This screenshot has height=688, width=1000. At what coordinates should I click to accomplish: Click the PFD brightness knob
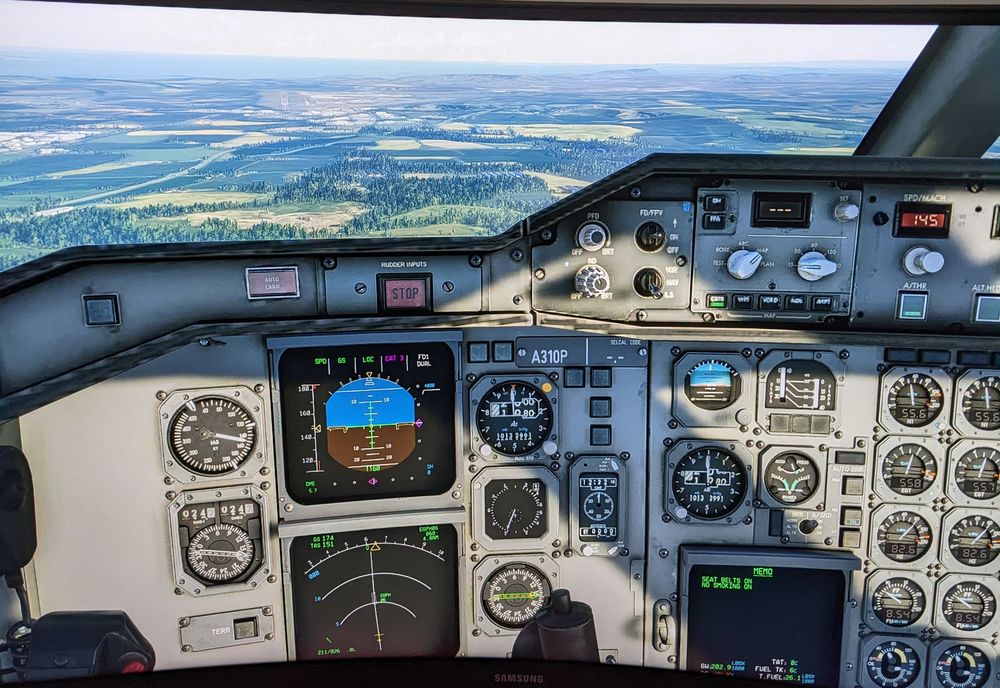tap(593, 236)
